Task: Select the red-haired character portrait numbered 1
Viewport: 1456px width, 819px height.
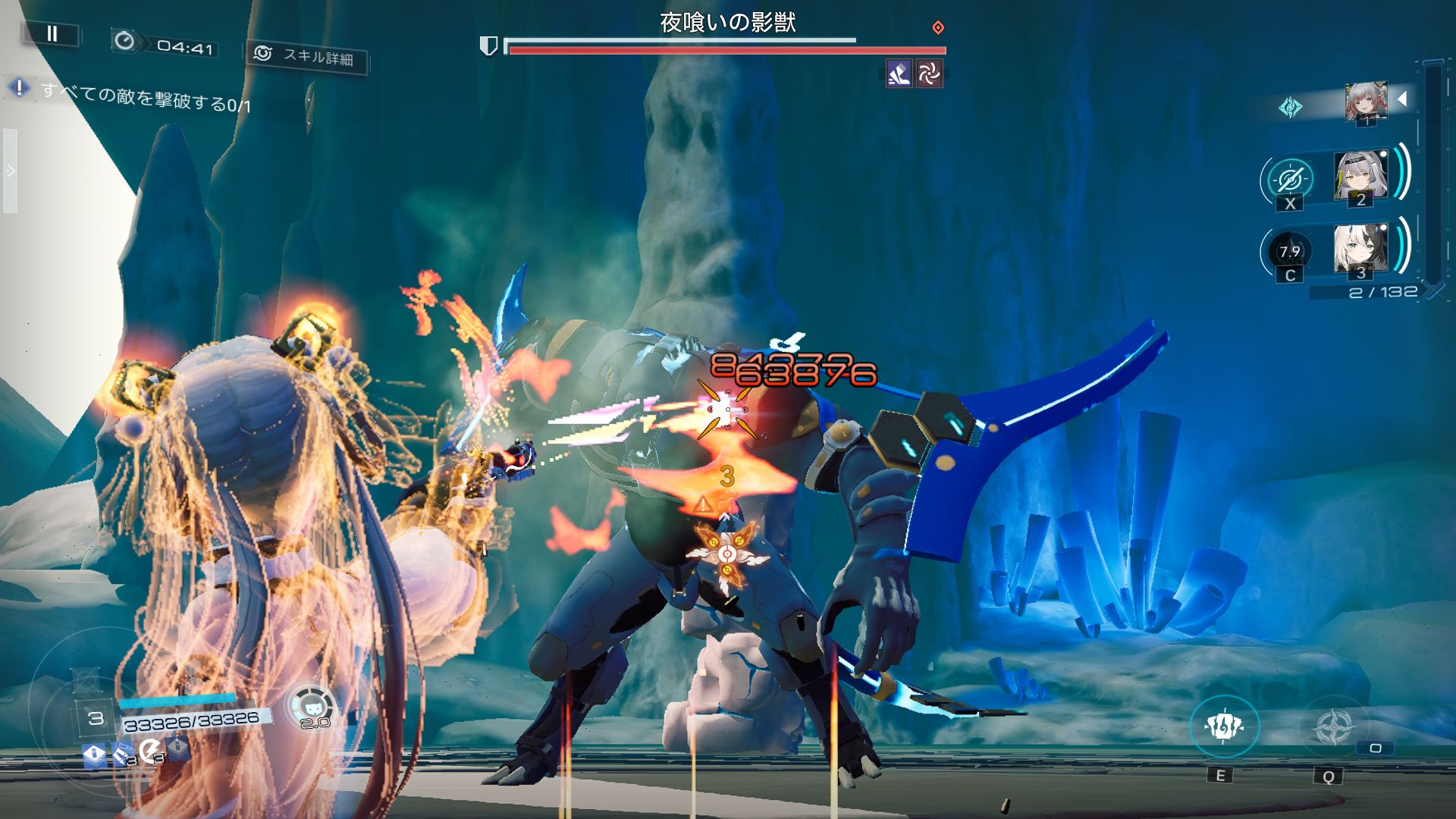Action: tap(1366, 102)
